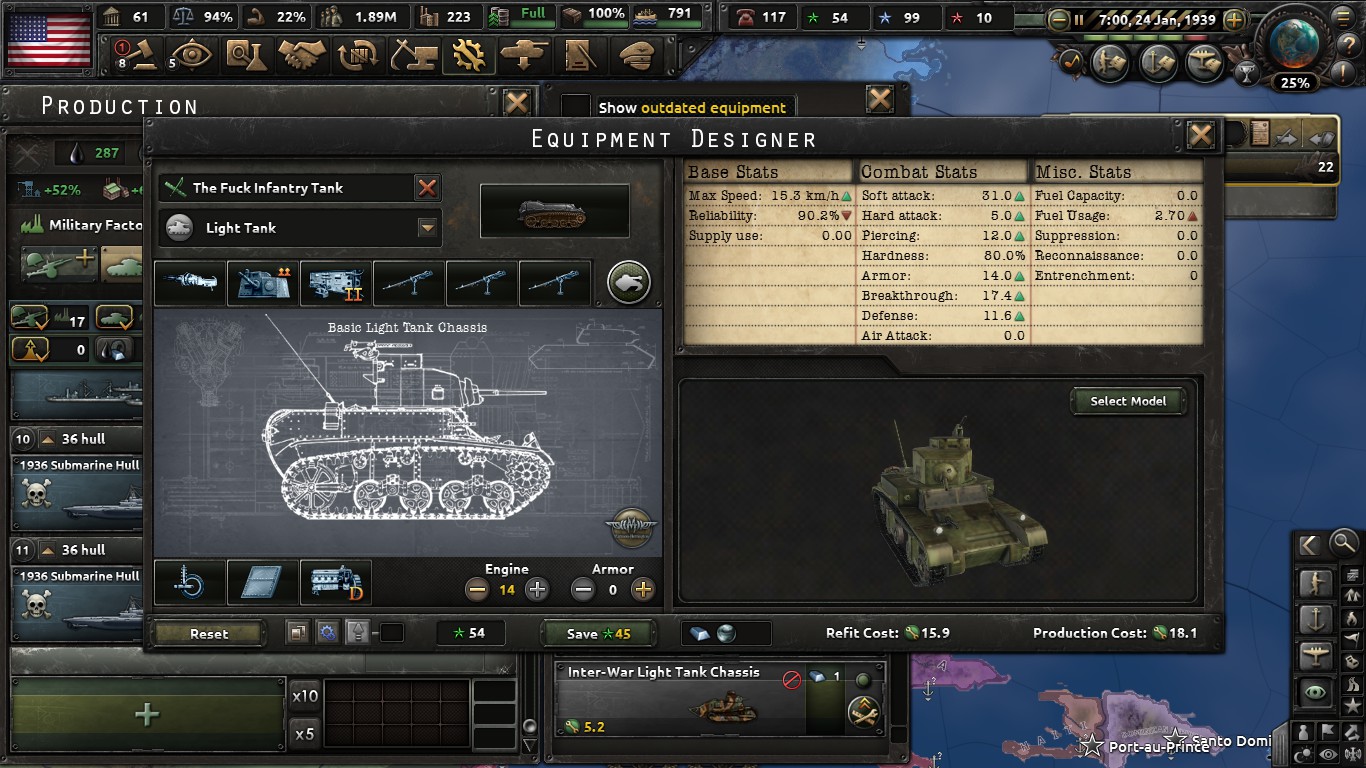Collapse the map controls with left chevron

pyautogui.click(x=1308, y=544)
